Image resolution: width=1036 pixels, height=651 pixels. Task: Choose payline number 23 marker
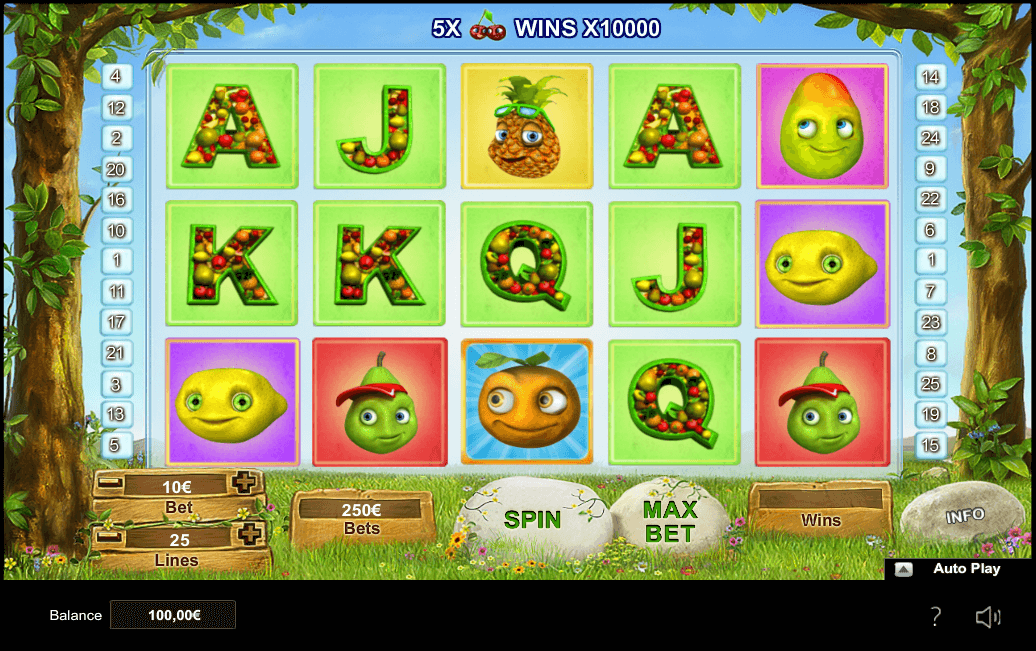point(931,322)
